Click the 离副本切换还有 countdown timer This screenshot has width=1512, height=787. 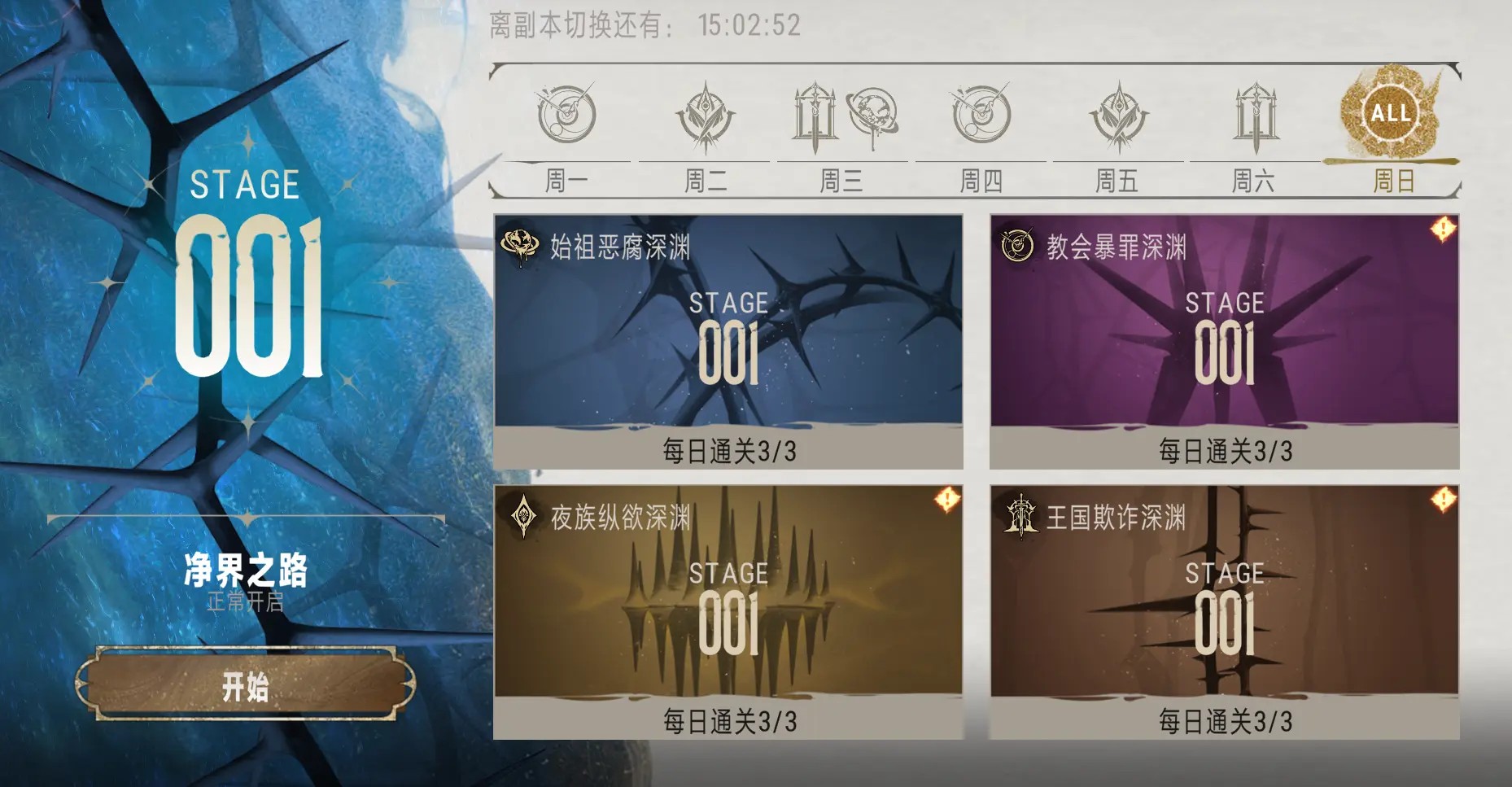pyautogui.click(x=643, y=24)
